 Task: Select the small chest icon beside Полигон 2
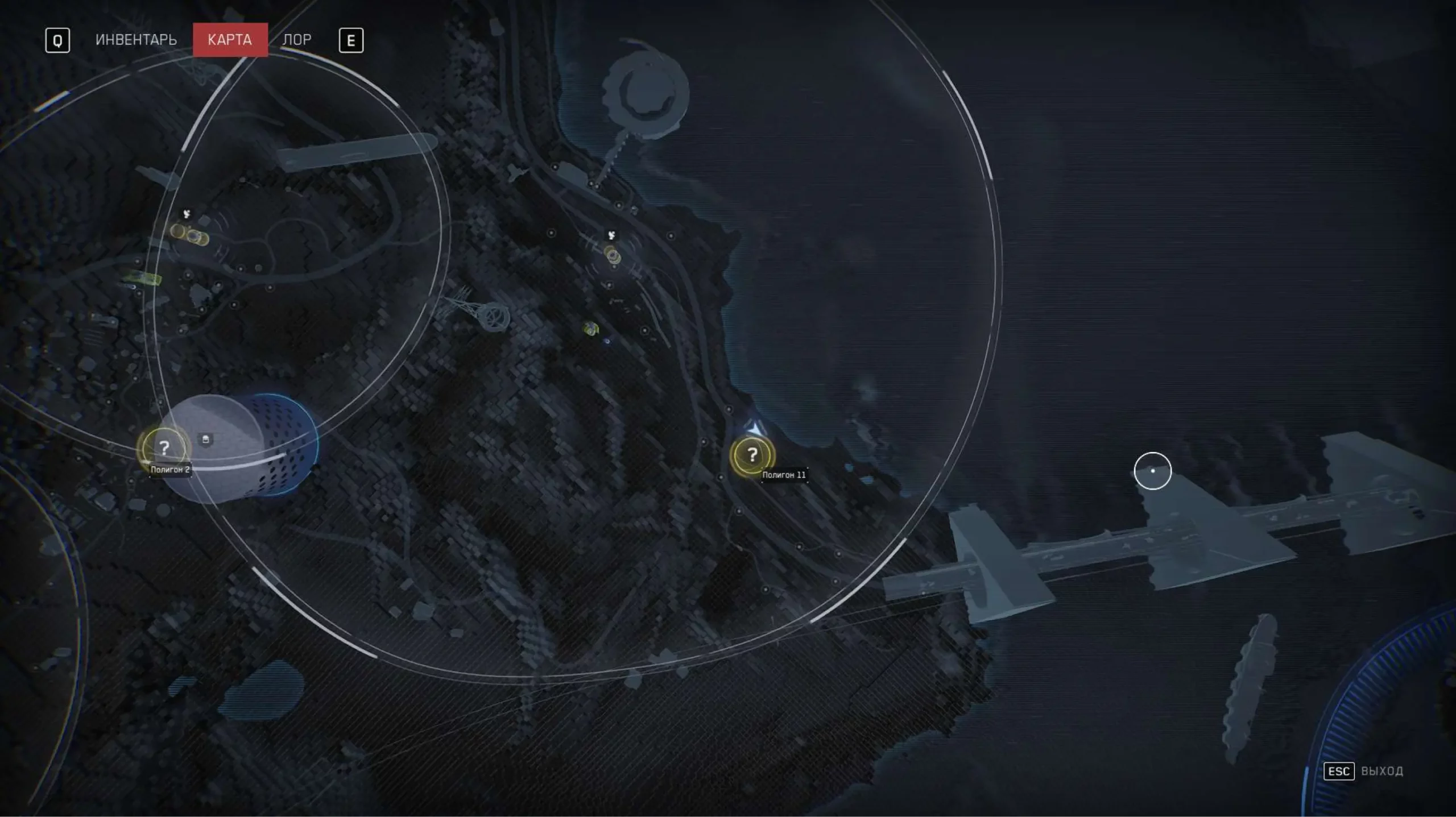(x=206, y=439)
